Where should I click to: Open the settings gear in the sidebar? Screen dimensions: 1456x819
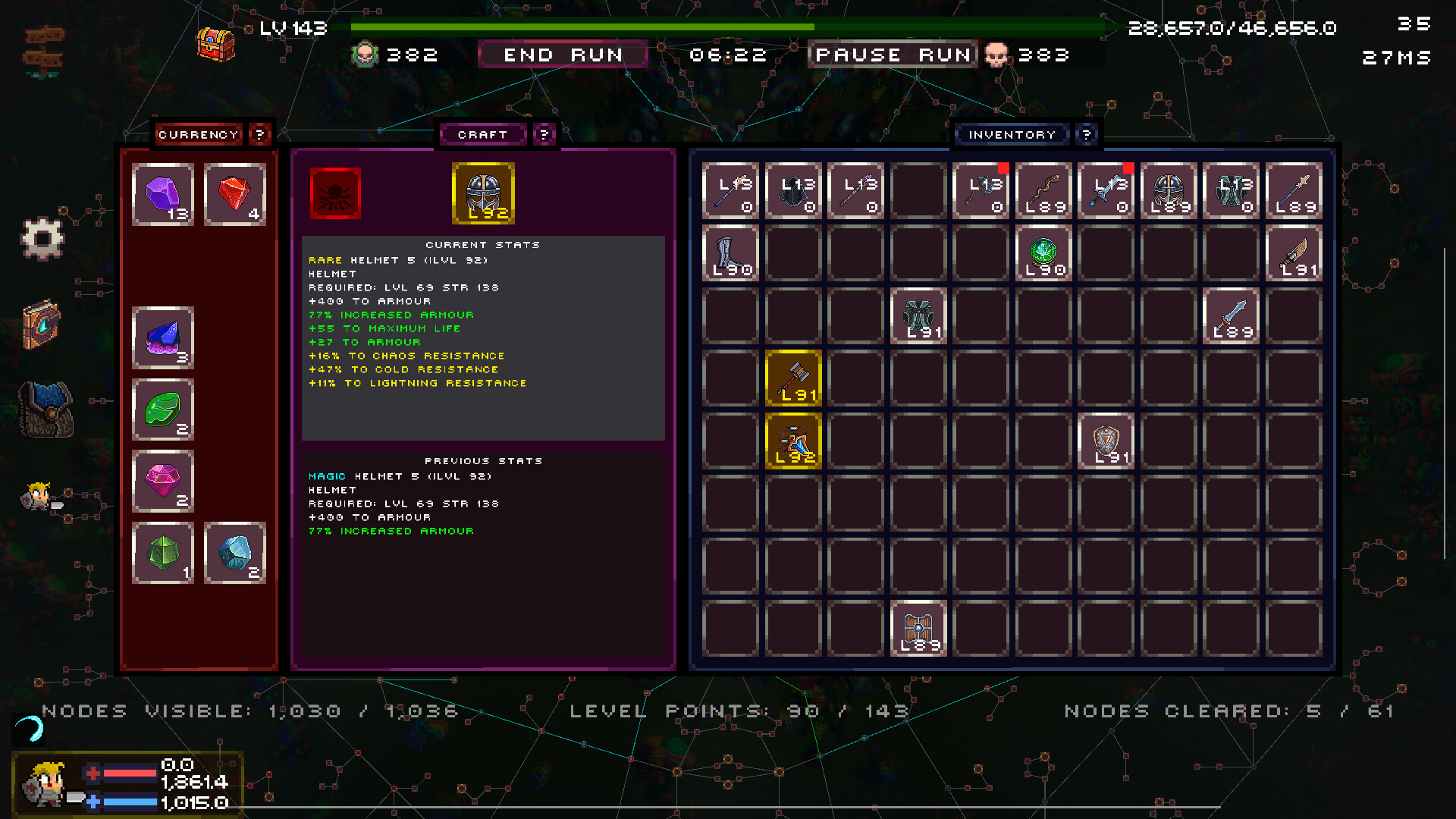pos(43,236)
